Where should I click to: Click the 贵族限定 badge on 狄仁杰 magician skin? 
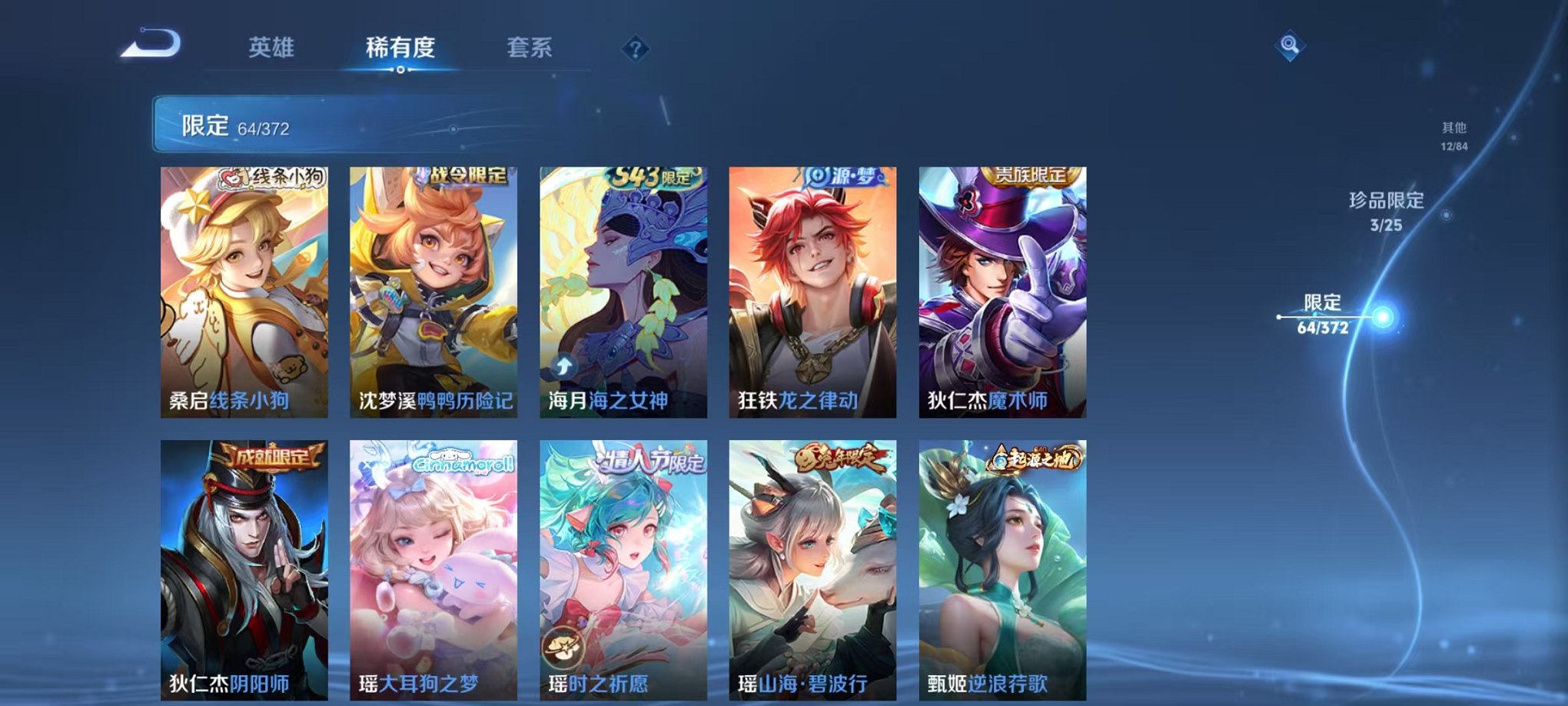click(x=1030, y=175)
